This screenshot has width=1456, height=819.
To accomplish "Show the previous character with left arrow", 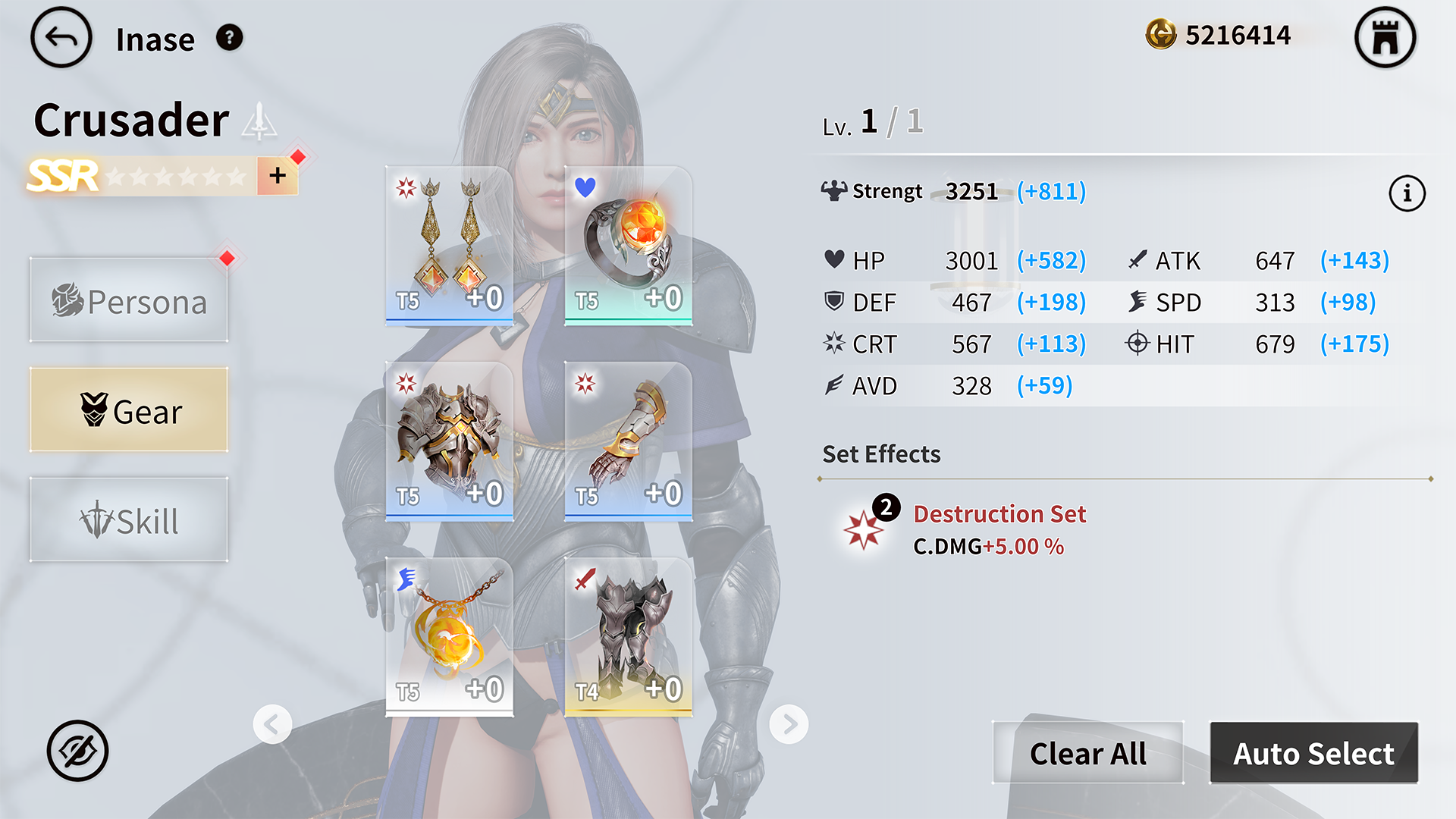I will point(272,724).
